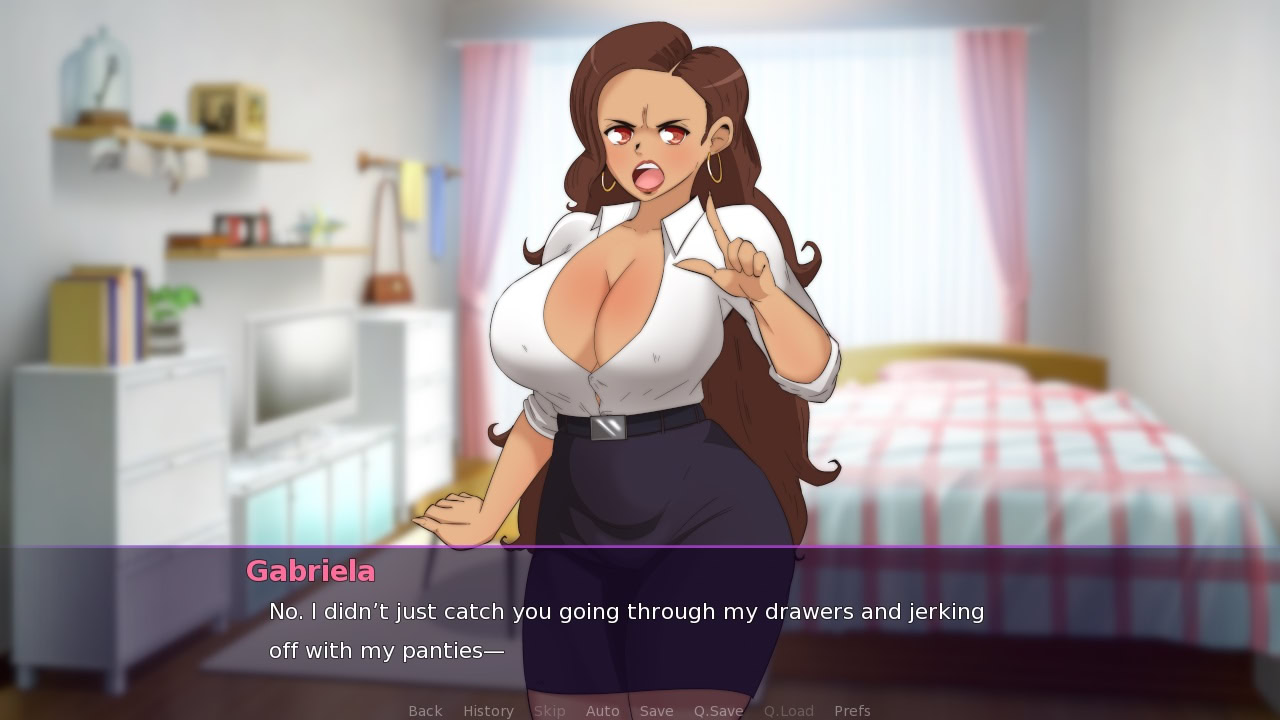Viewport: 1280px width, 720px height.
Task: Load the quick save via Q.Load
Action: tap(788, 710)
